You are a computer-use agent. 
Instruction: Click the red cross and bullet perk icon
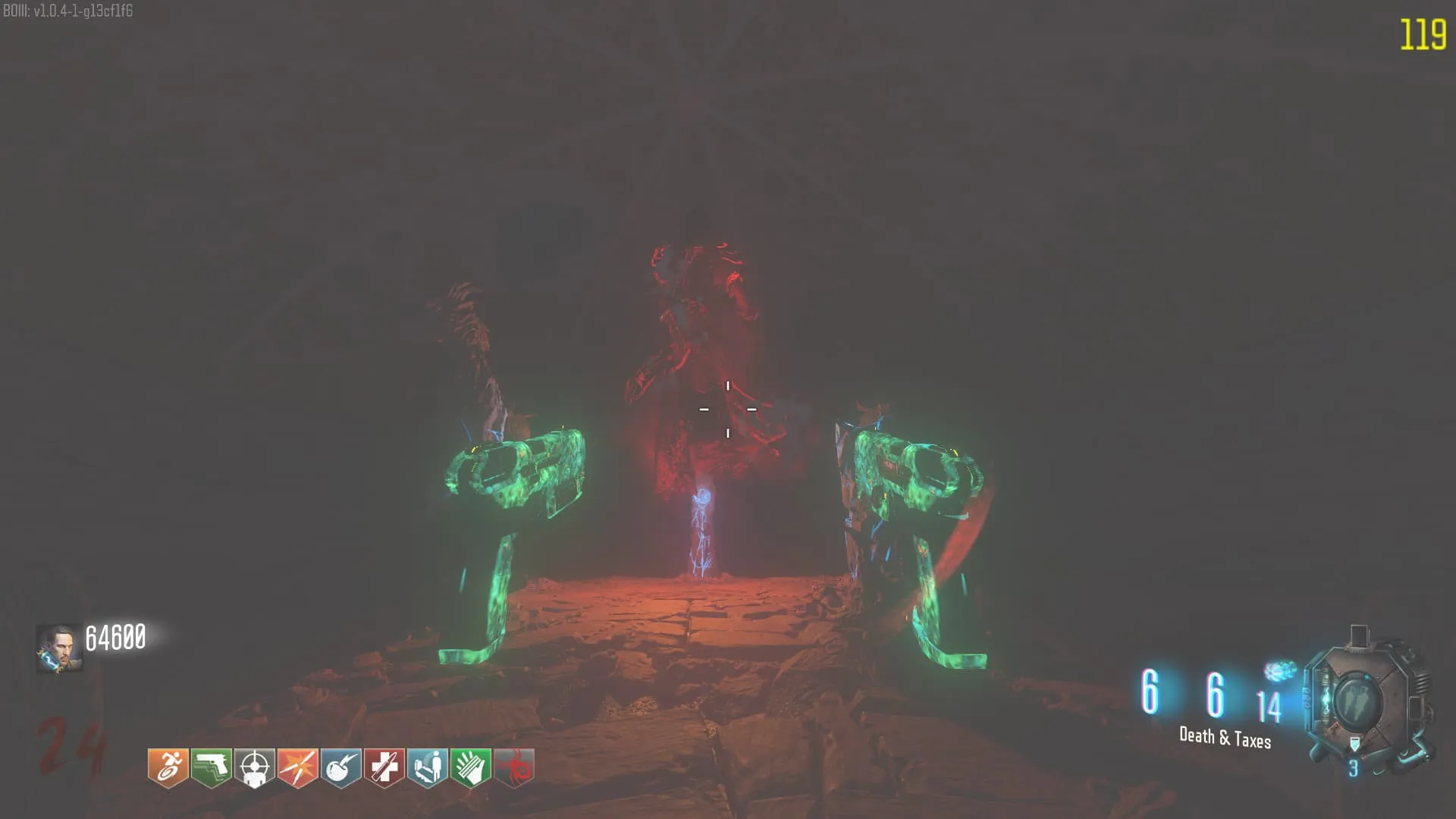(384, 767)
